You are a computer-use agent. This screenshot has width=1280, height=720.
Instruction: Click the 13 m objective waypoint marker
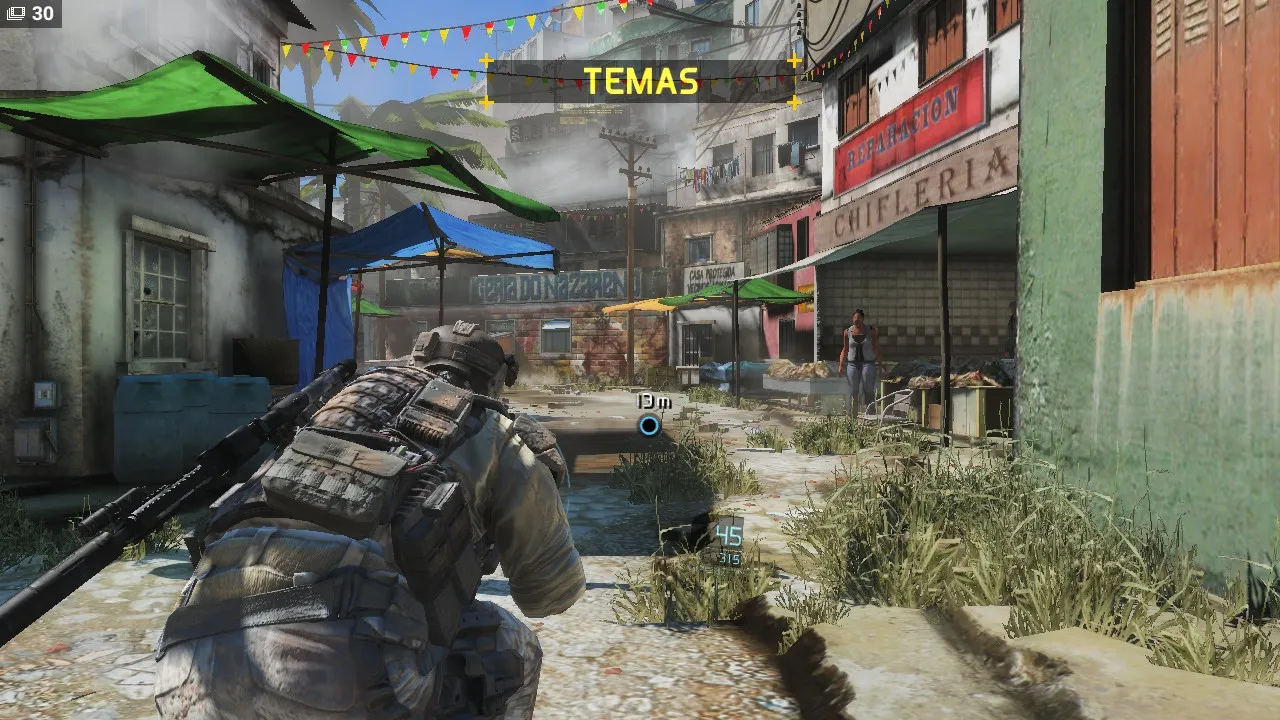click(649, 426)
